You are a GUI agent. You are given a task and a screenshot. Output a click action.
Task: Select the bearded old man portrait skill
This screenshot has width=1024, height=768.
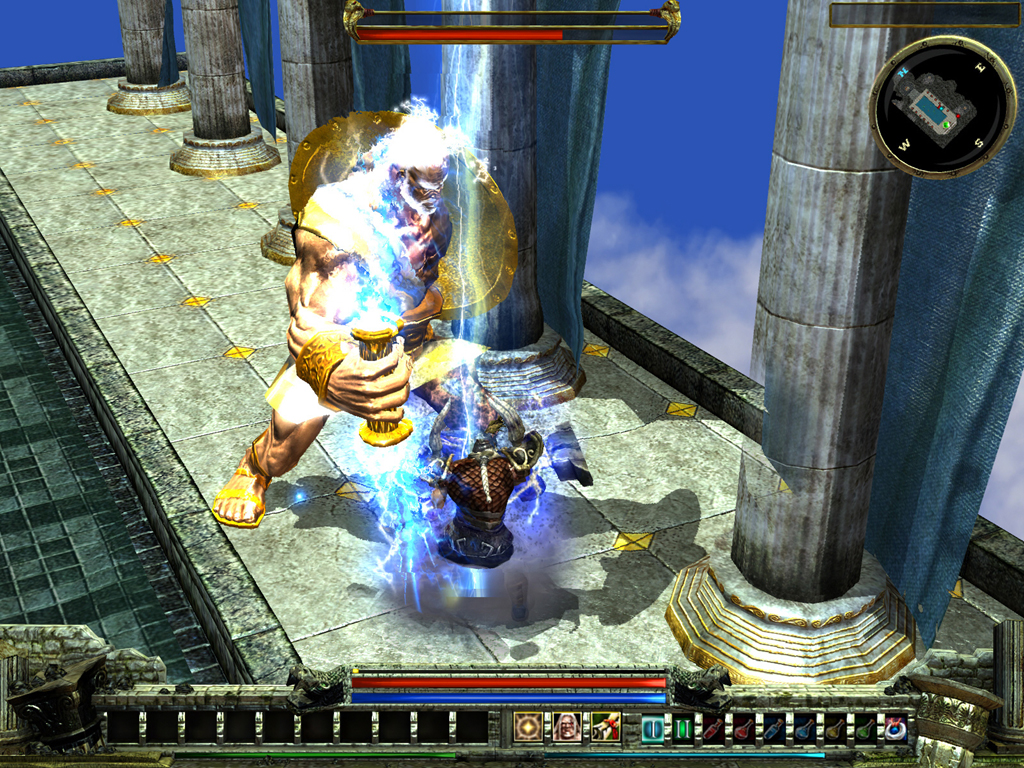pyautogui.click(x=567, y=727)
